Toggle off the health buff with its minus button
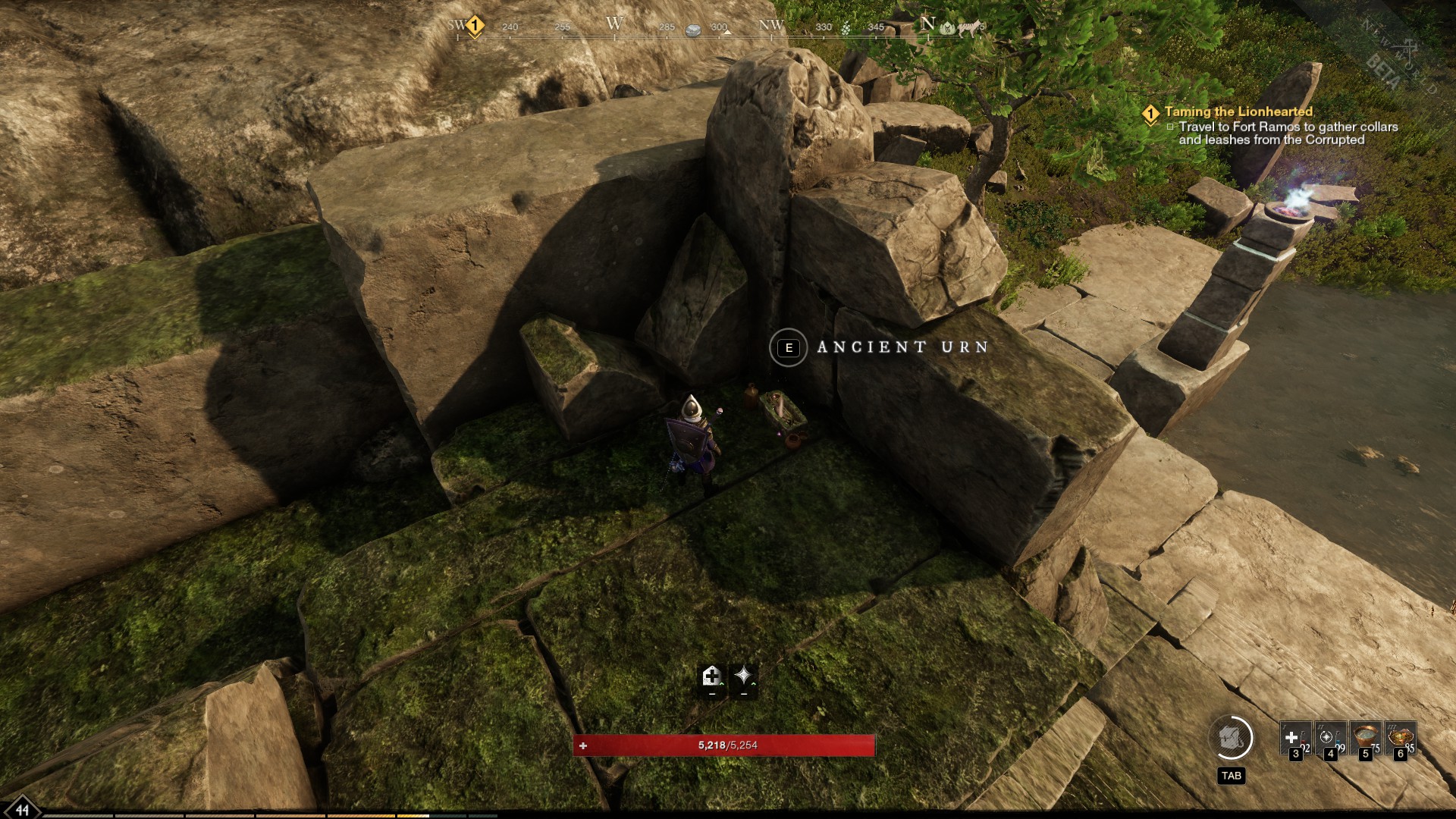Image resolution: width=1456 pixels, height=819 pixels. tap(711, 694)
